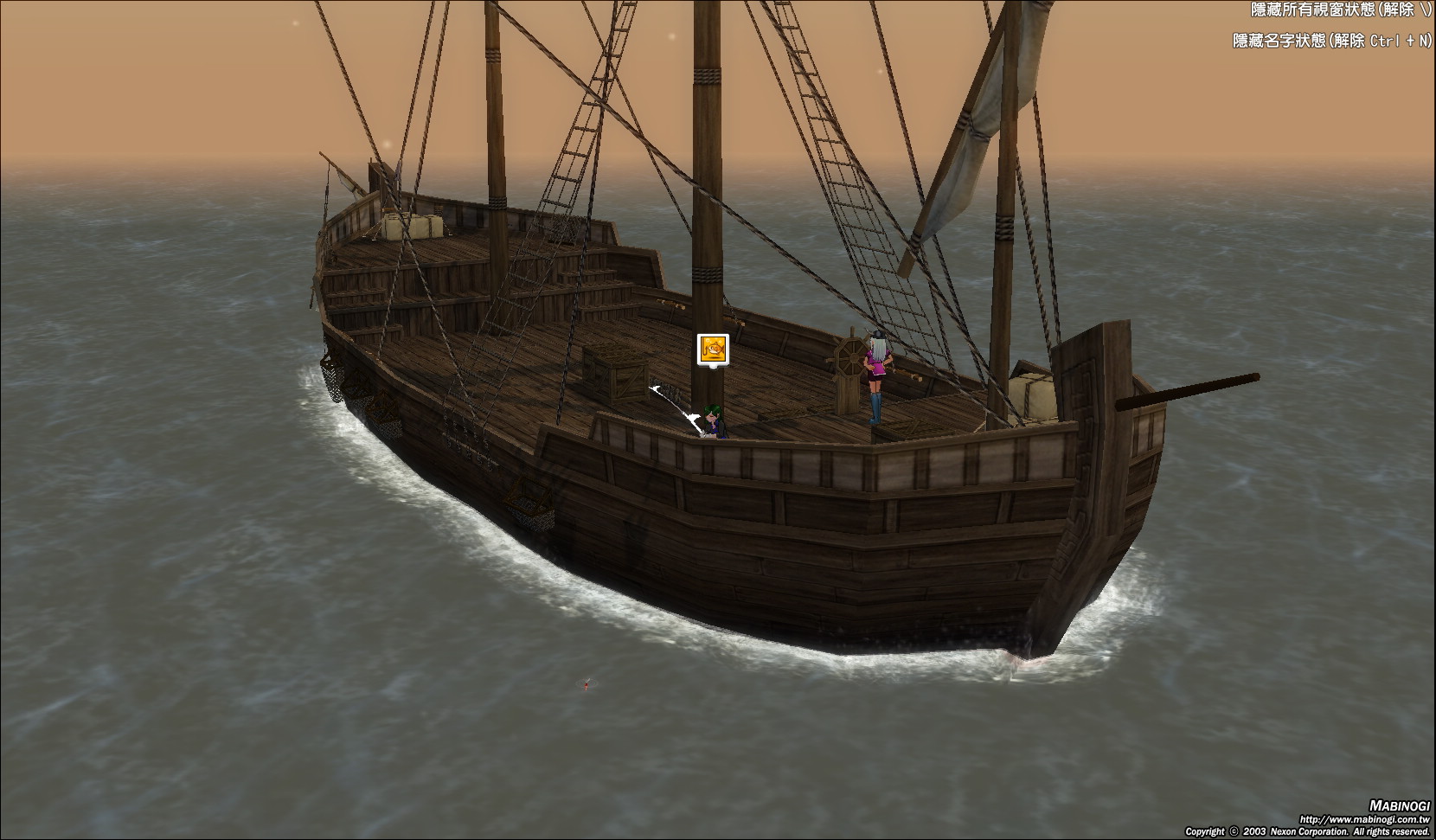Click the fishing skill icon bubble

click(713, 349)
